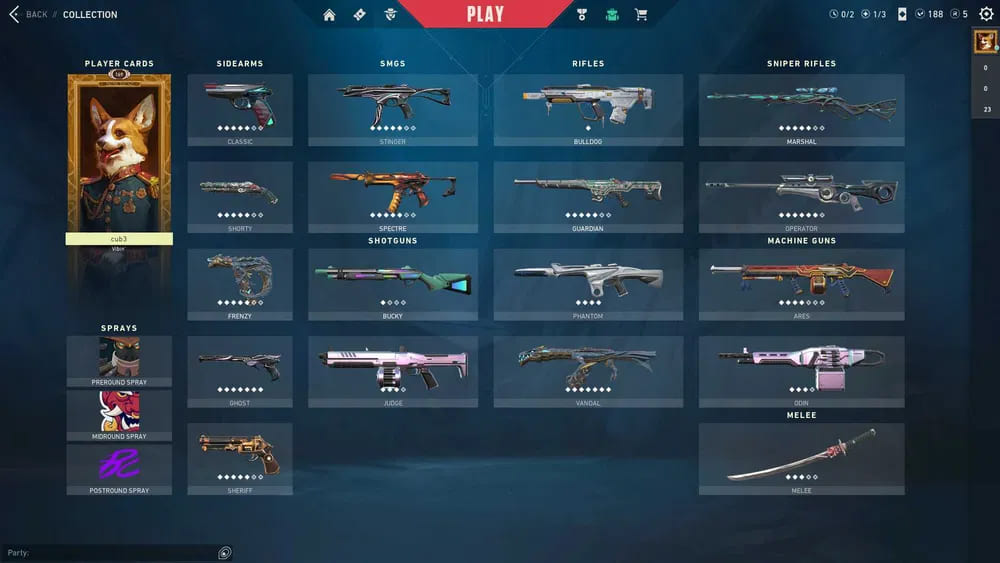Open the settings gear
The height and width of the screenshot is (563, 1000).
click(986, 14)
